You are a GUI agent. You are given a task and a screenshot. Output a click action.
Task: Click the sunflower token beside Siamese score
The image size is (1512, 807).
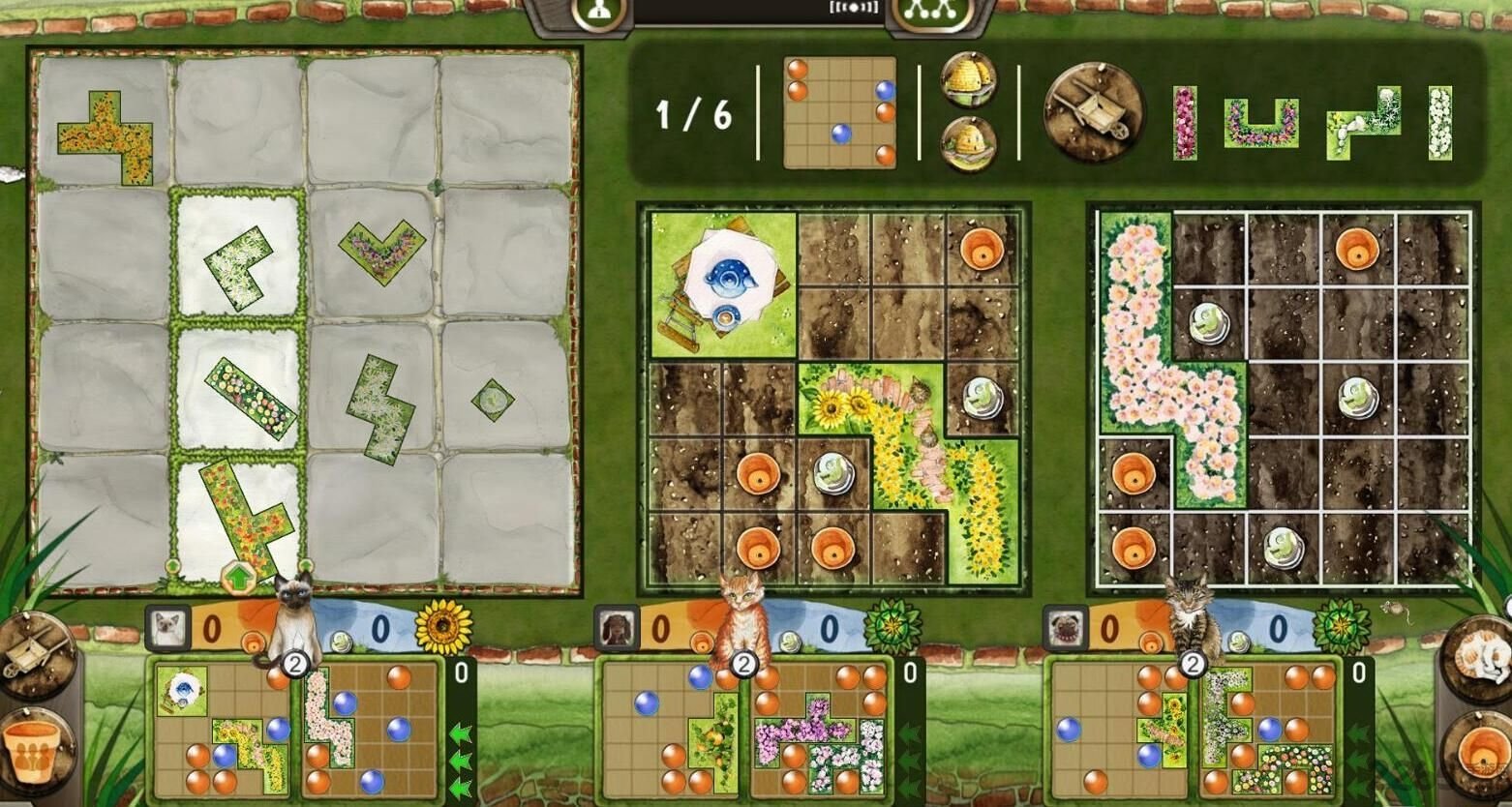443,627
